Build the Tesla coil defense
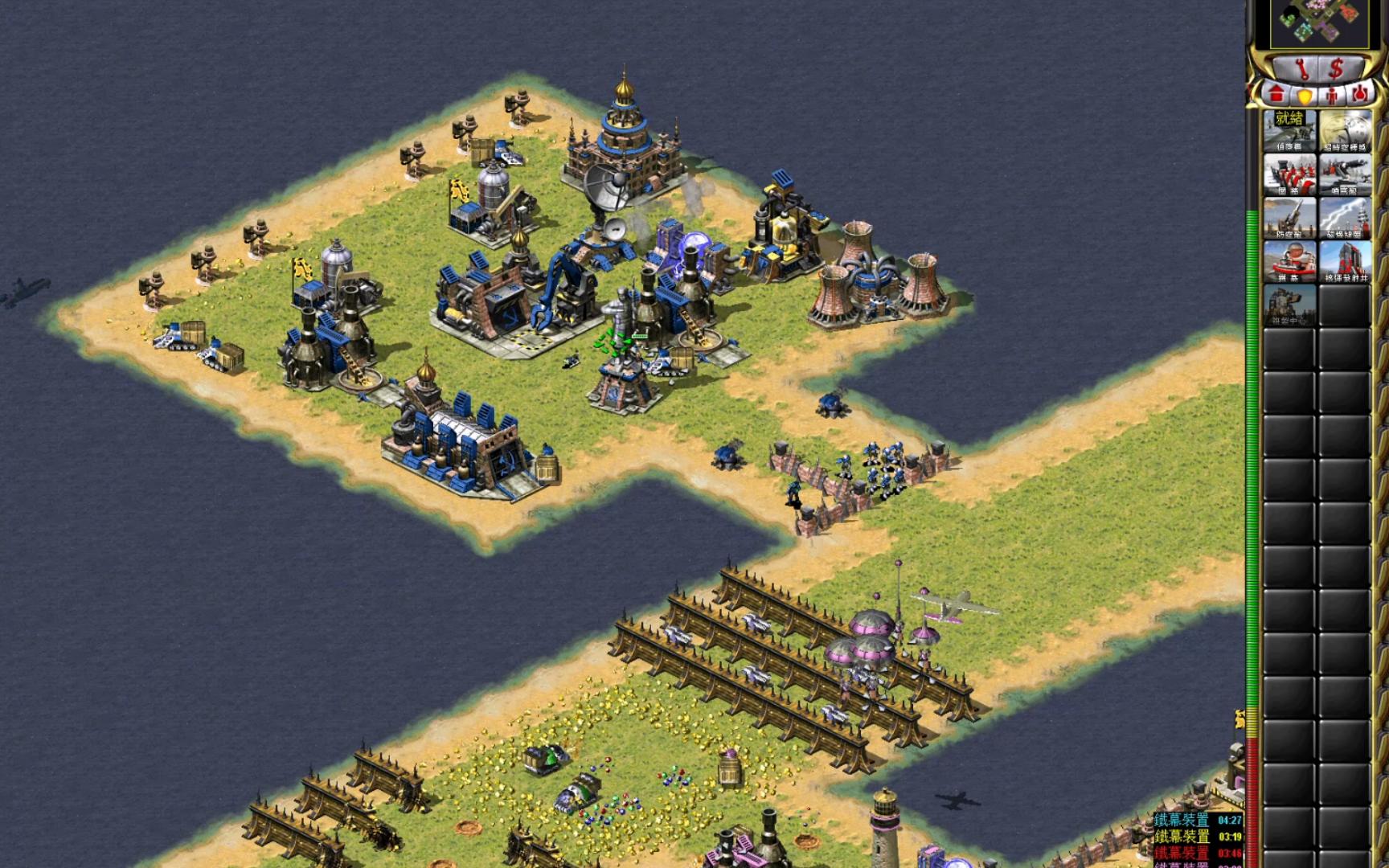 click(x=1345, y=217)
